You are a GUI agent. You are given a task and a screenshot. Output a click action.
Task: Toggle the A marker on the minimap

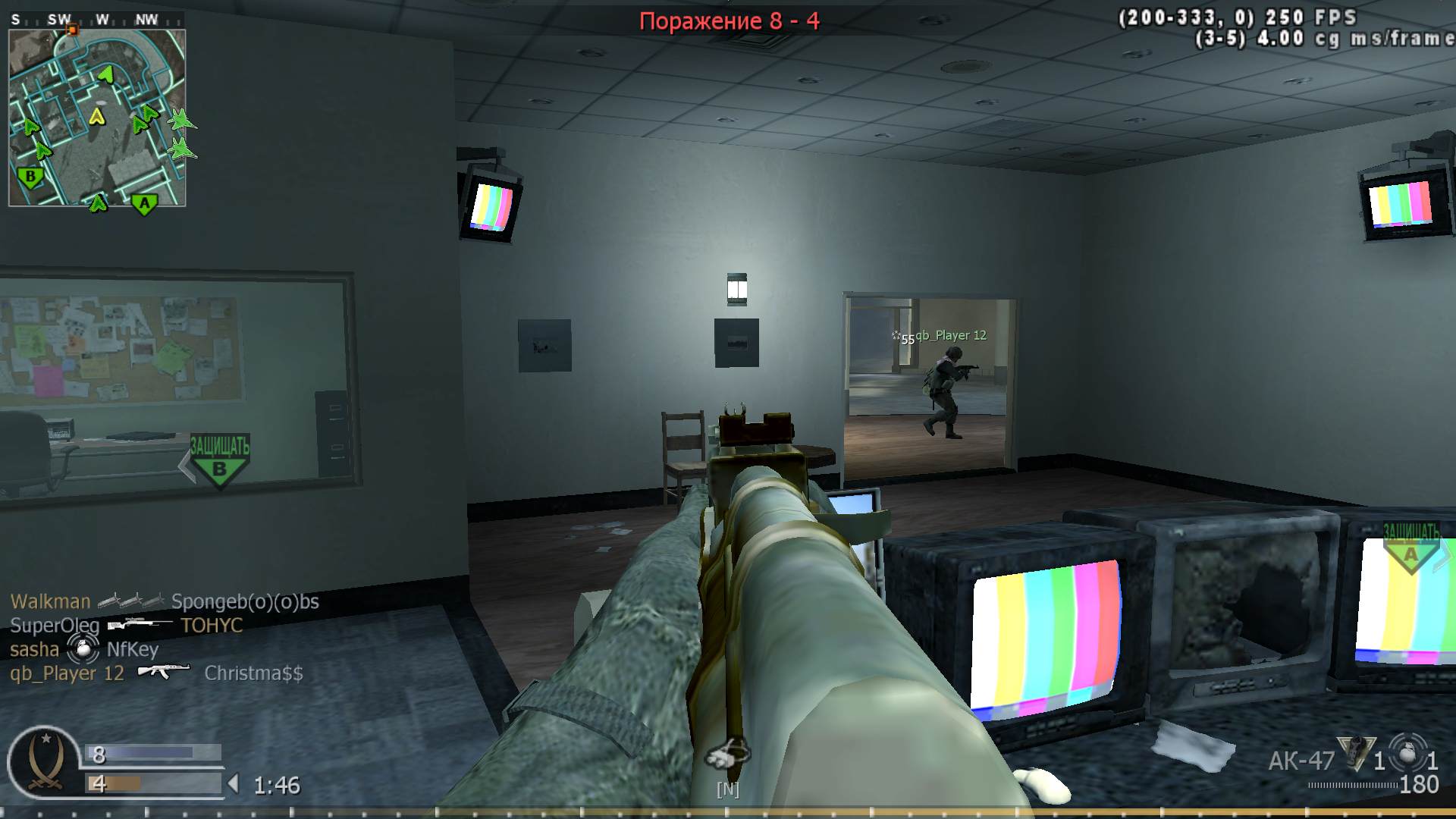143,203
